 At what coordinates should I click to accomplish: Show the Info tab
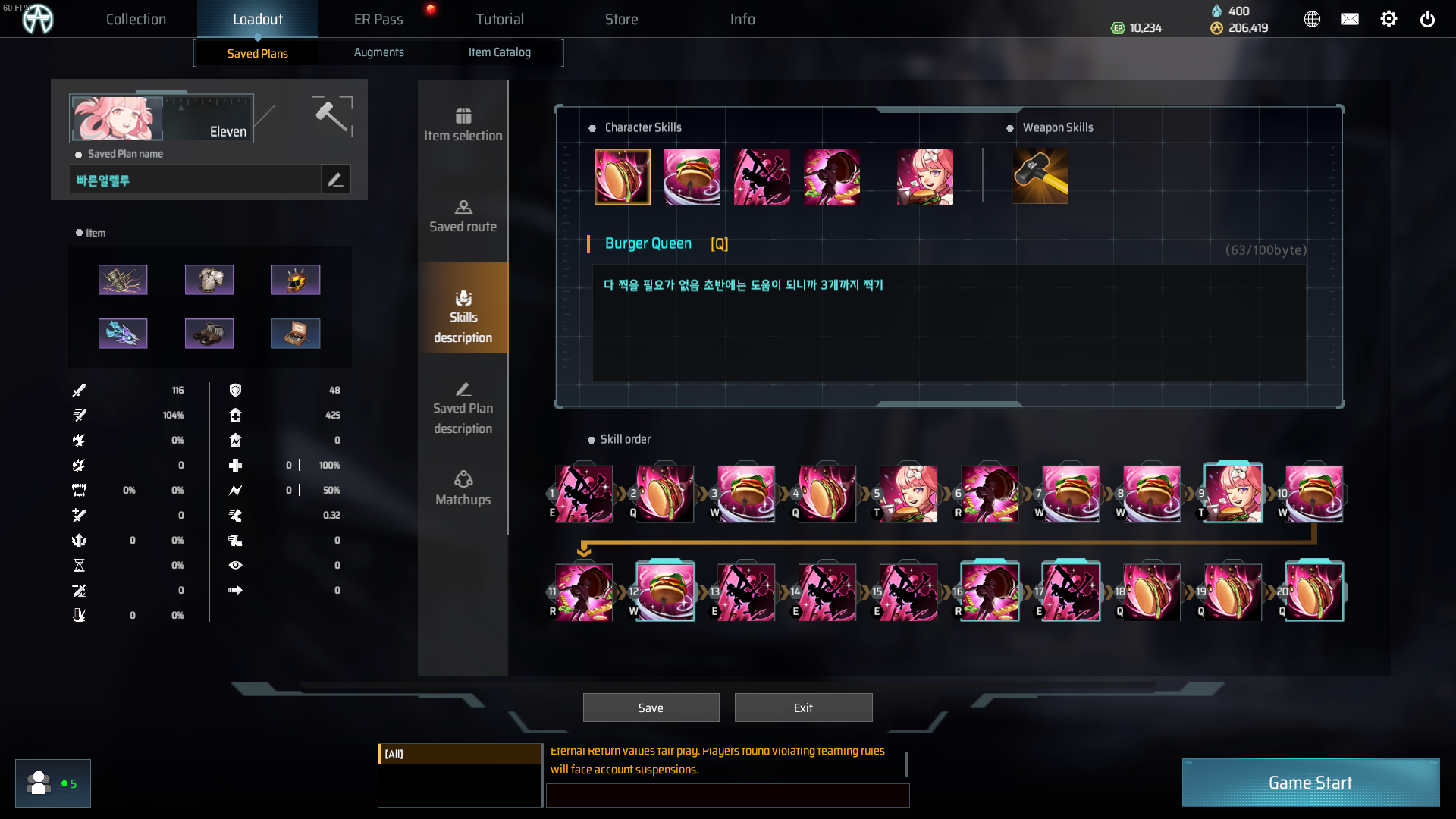tap(742, 19)
